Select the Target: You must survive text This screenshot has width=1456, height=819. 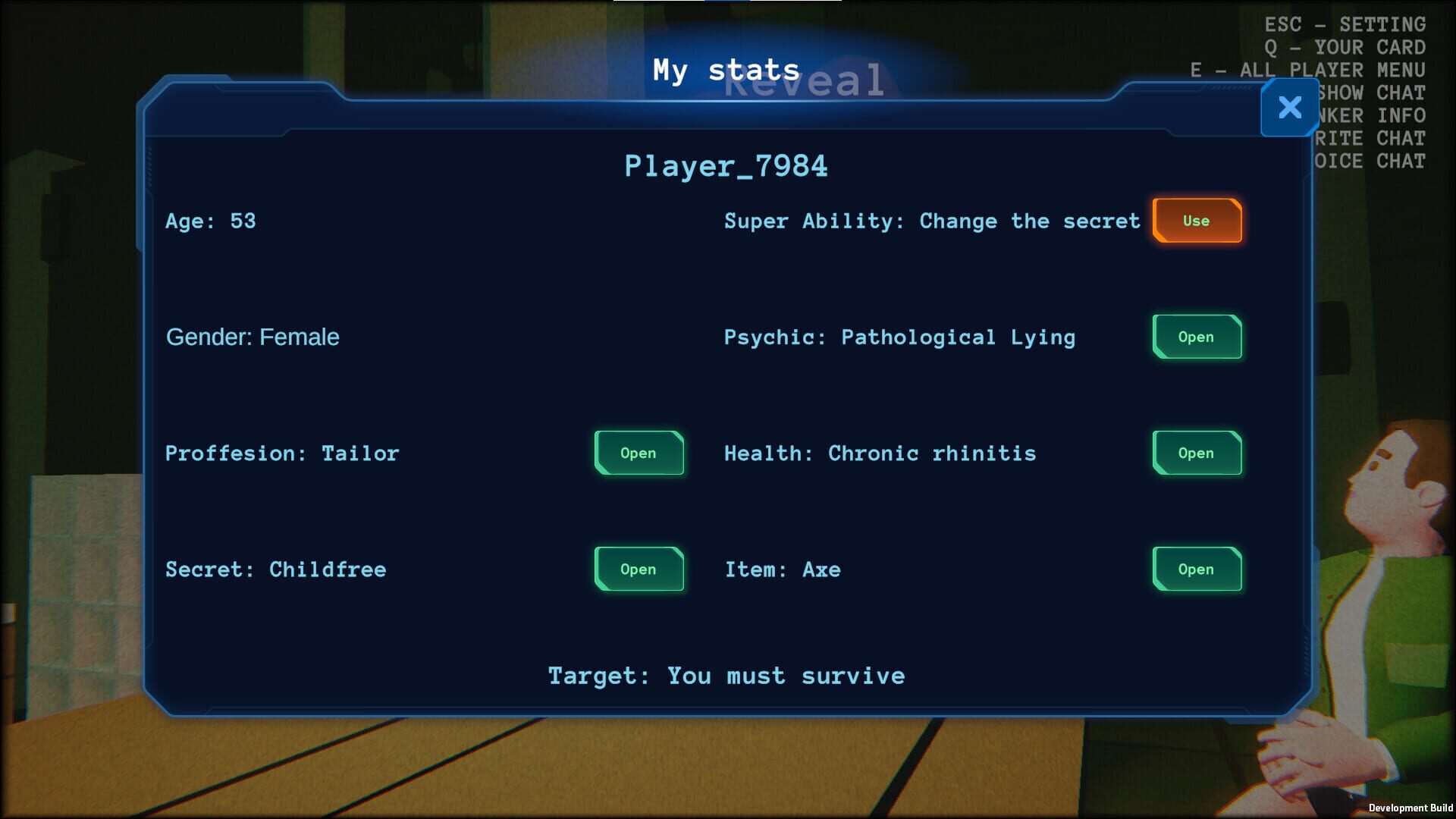click(x=726, y=675)
